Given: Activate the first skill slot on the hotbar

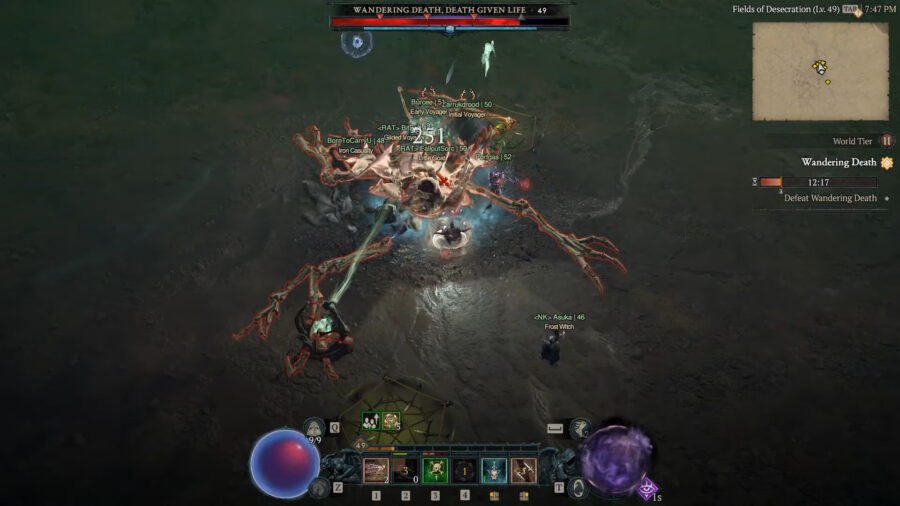Looking at the screenshot, I should pos(376,470).
